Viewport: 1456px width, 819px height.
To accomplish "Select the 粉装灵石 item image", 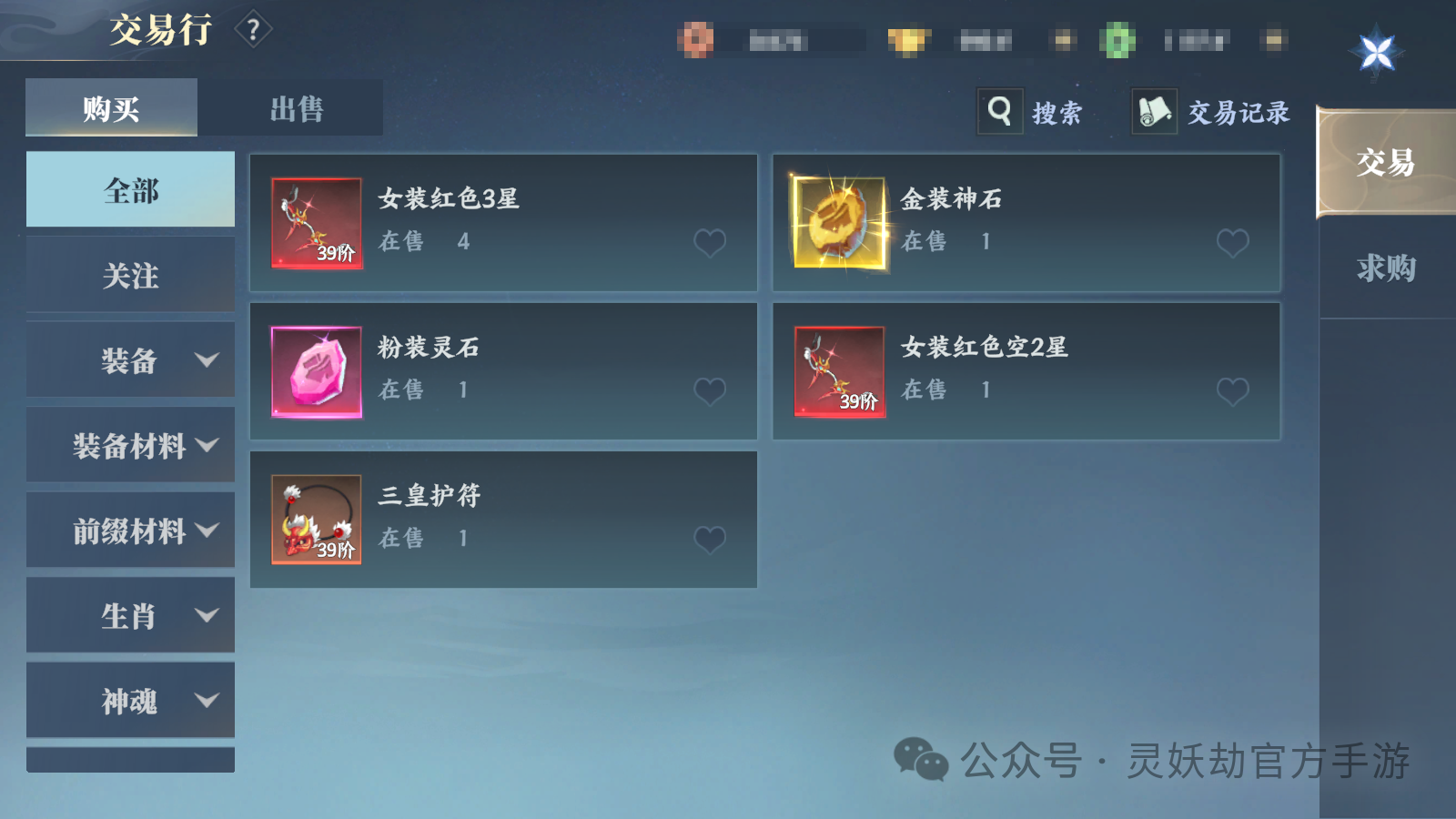I will (315, 371).
